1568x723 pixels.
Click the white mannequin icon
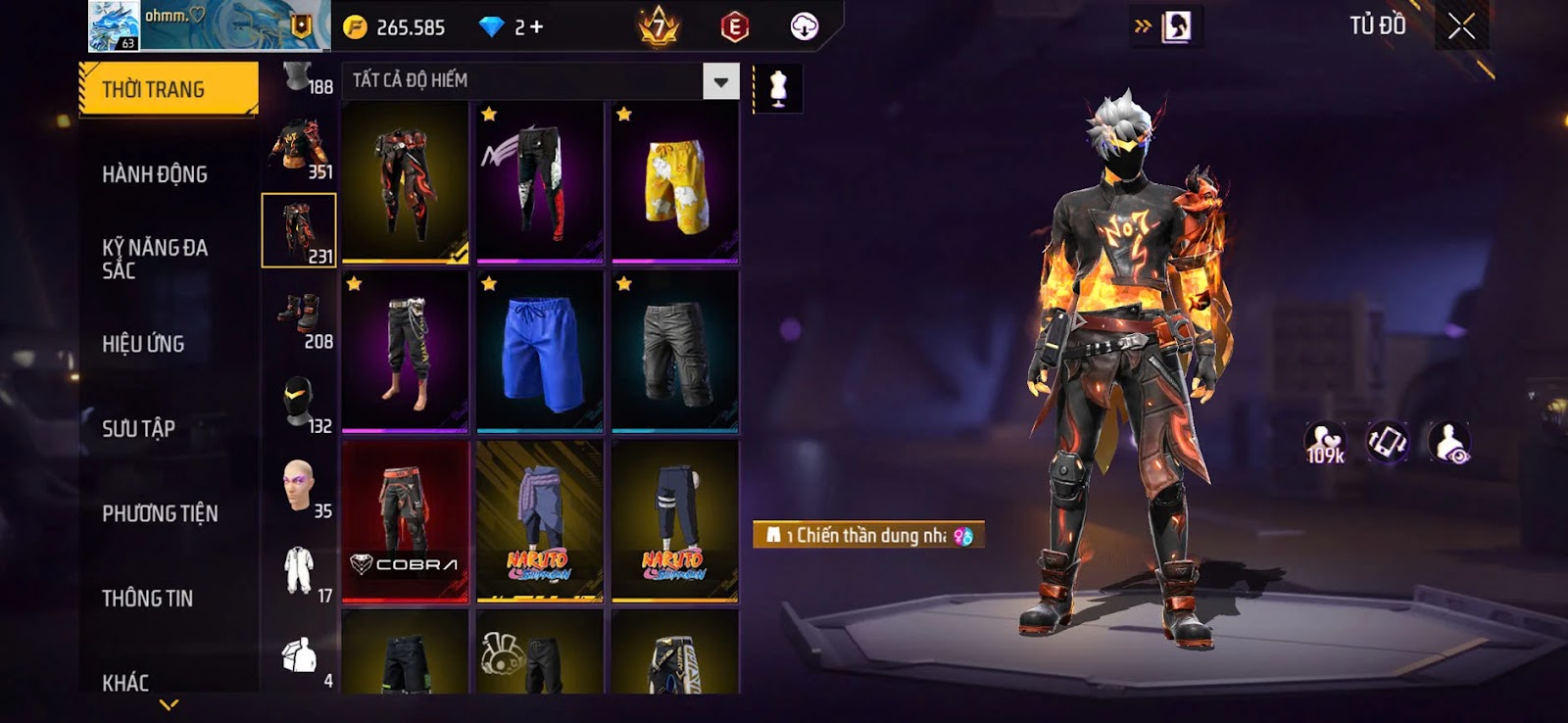coord(778,88)
